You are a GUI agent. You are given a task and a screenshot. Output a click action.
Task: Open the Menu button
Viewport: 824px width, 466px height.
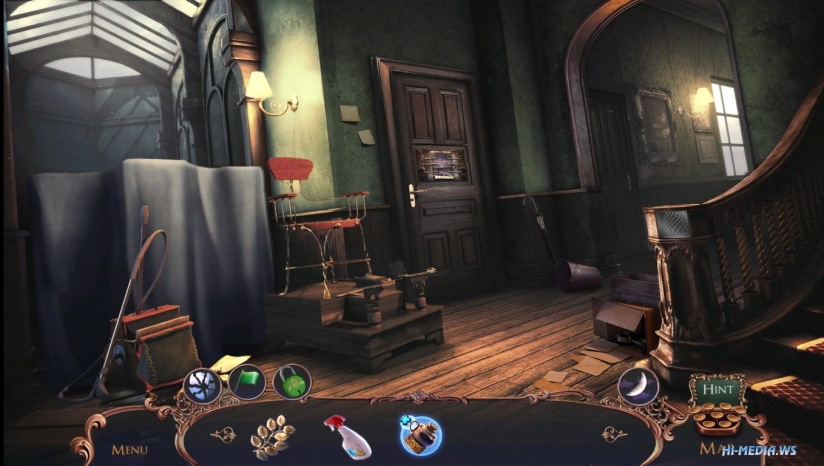[129, 449]
